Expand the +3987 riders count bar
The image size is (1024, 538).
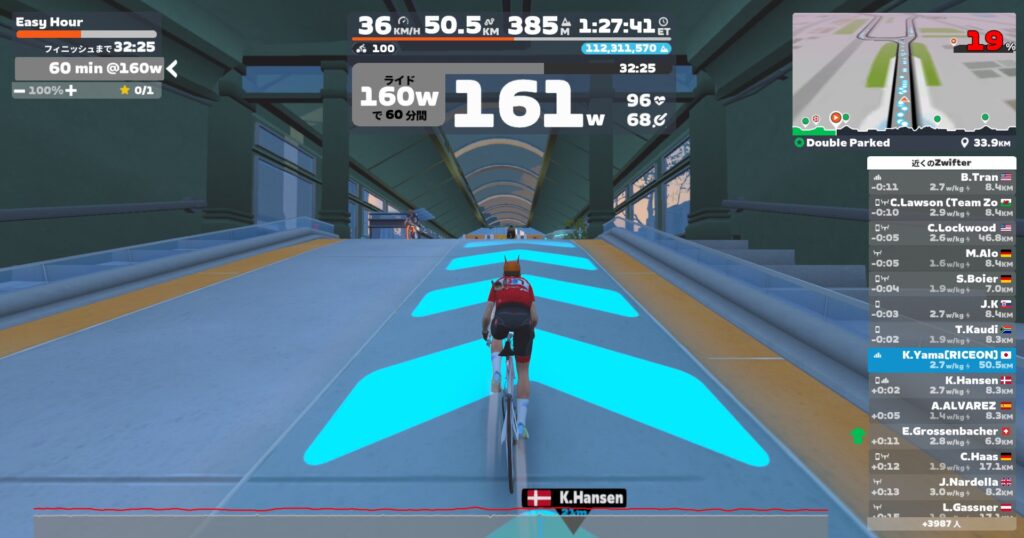tap(941, 523)
